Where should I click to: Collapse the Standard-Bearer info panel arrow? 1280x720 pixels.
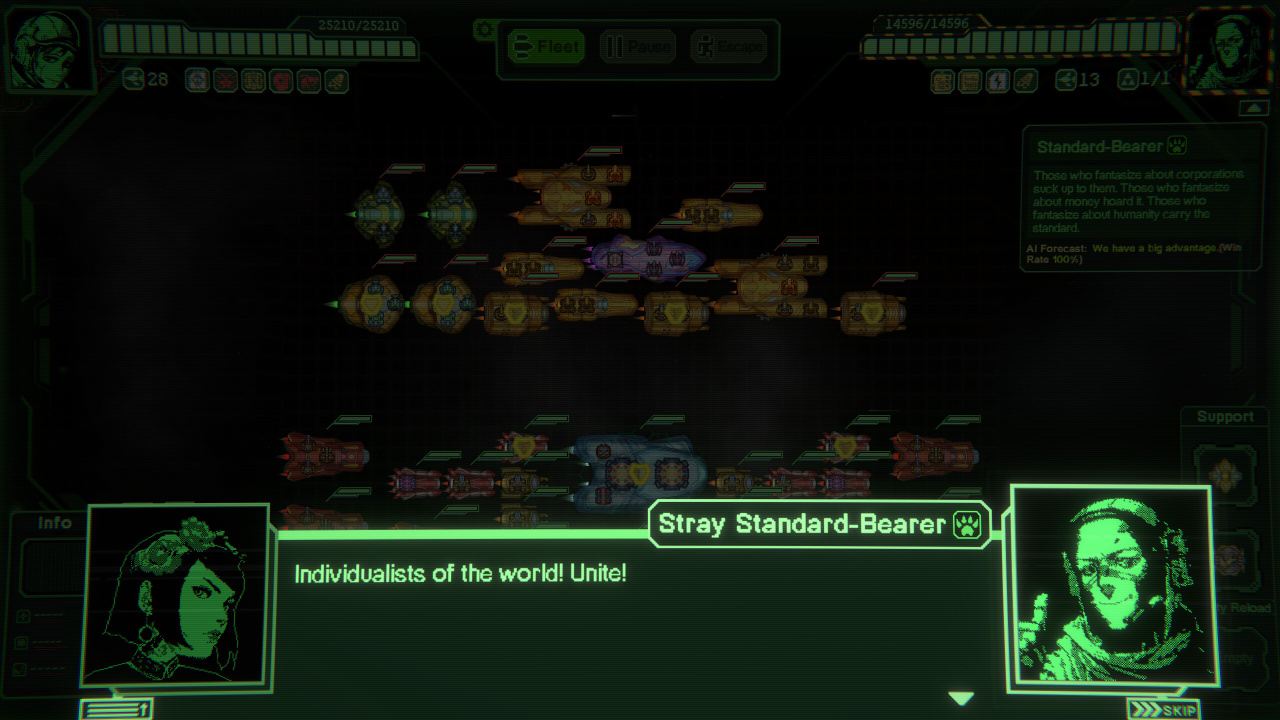[1253, 108]
